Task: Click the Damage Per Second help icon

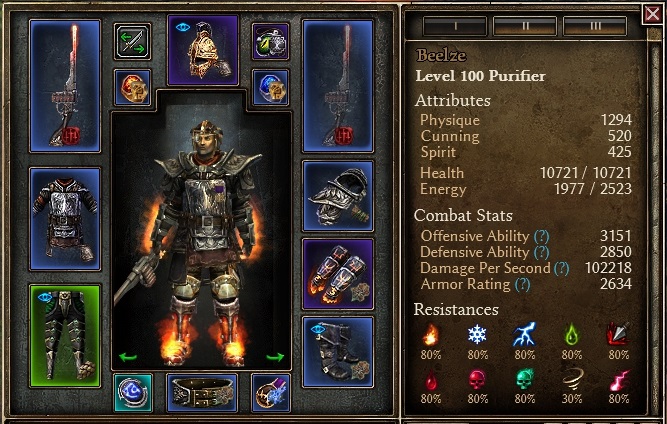Action: [562, 268]
